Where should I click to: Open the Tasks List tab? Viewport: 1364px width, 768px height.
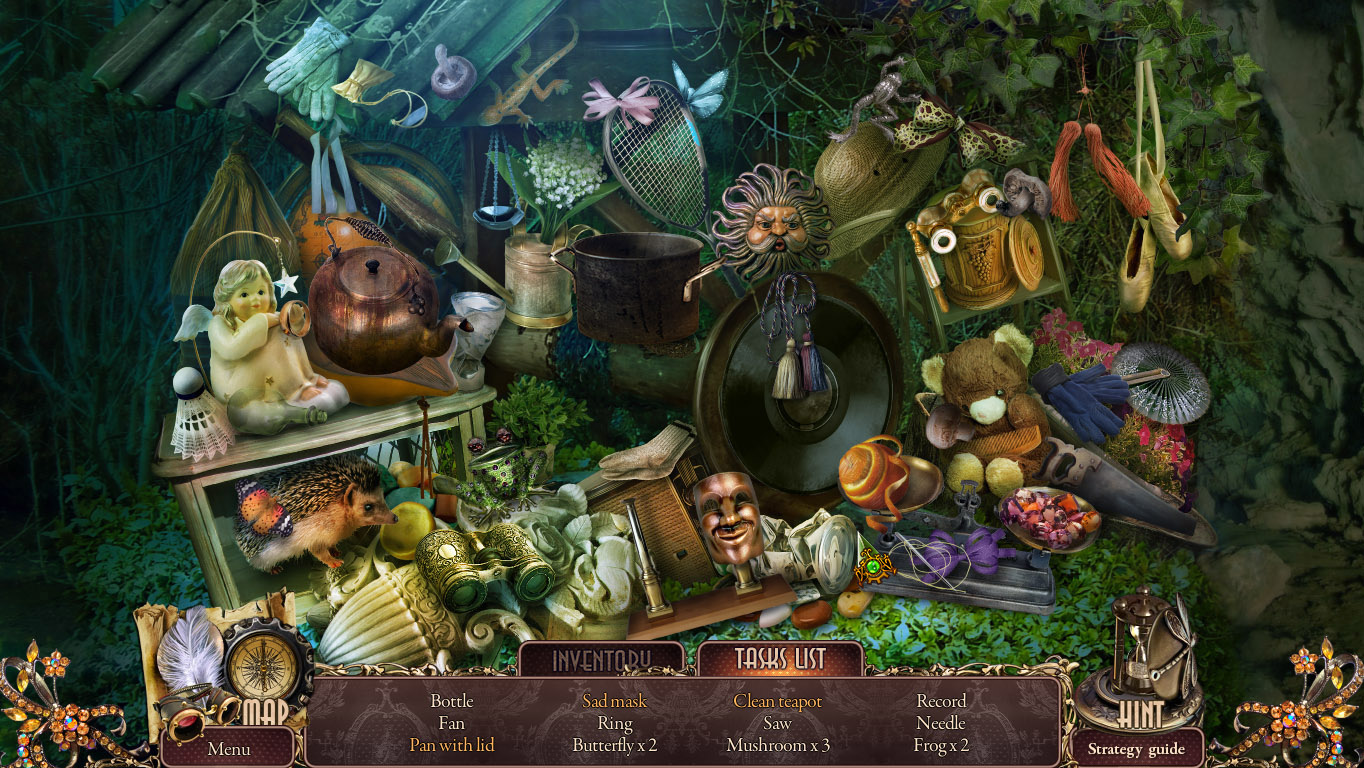pos(782,660)
